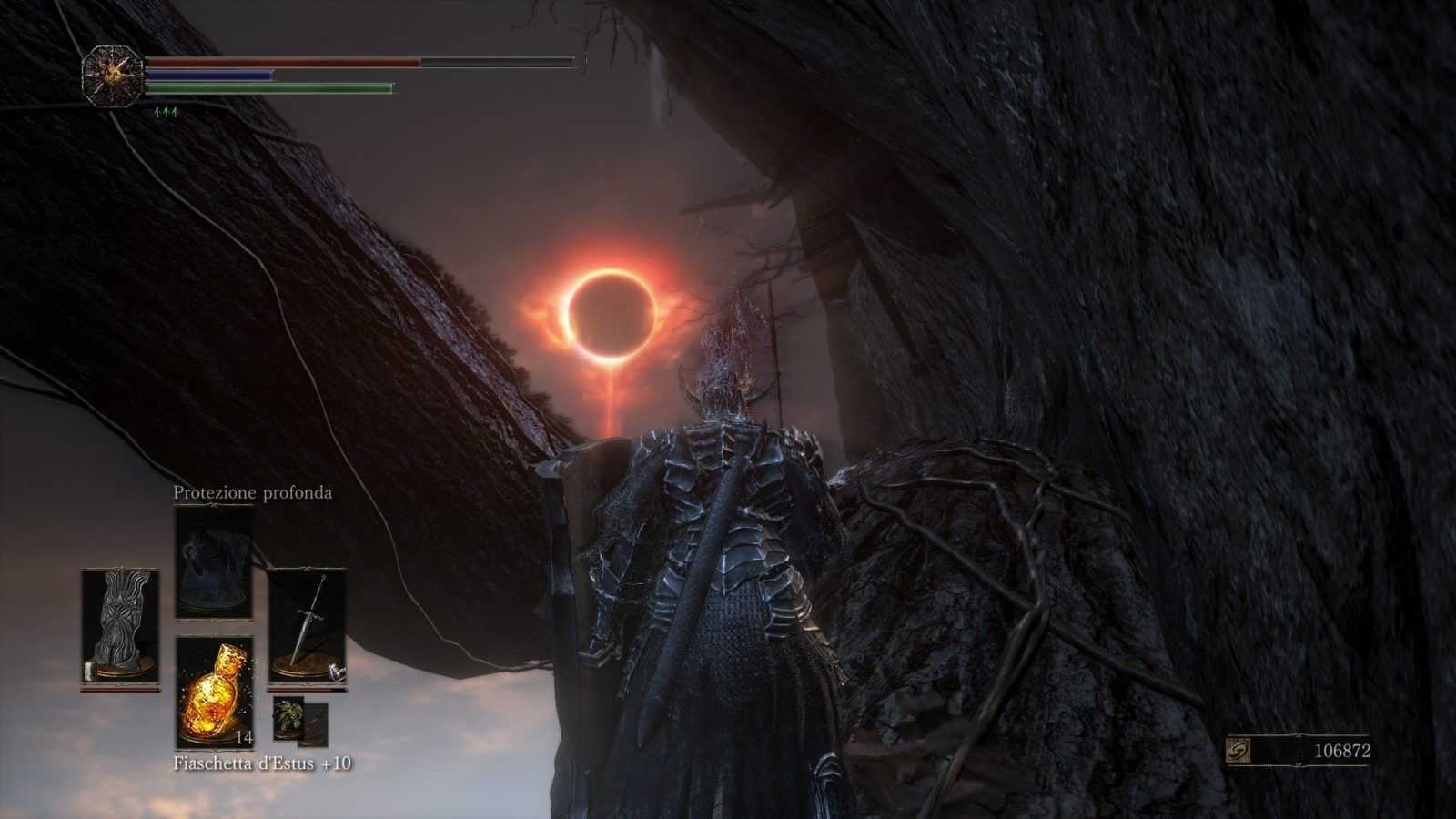Click the left-hand shield slot

[120, 626]
